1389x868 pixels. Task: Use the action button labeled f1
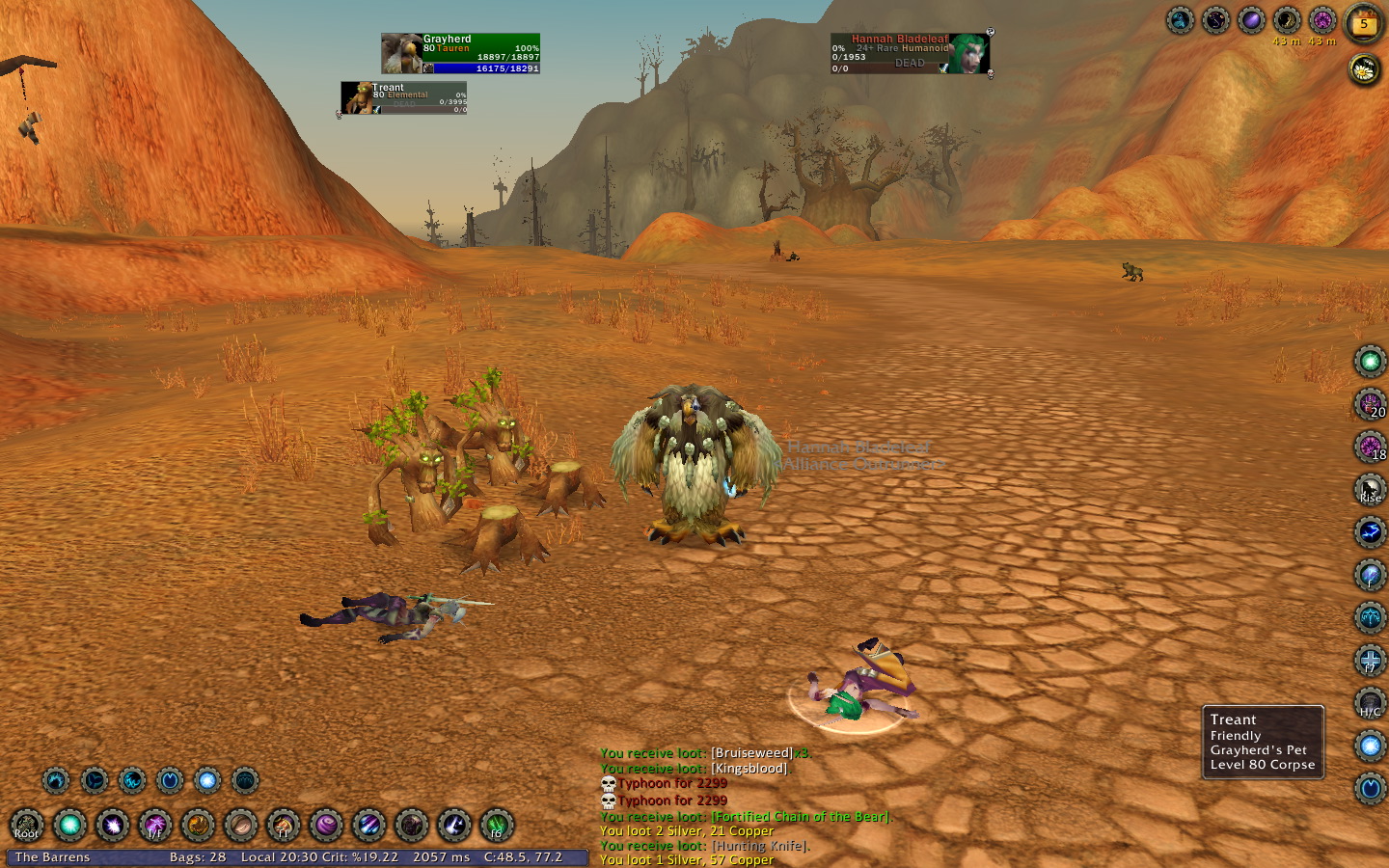(x=284, y=826)
